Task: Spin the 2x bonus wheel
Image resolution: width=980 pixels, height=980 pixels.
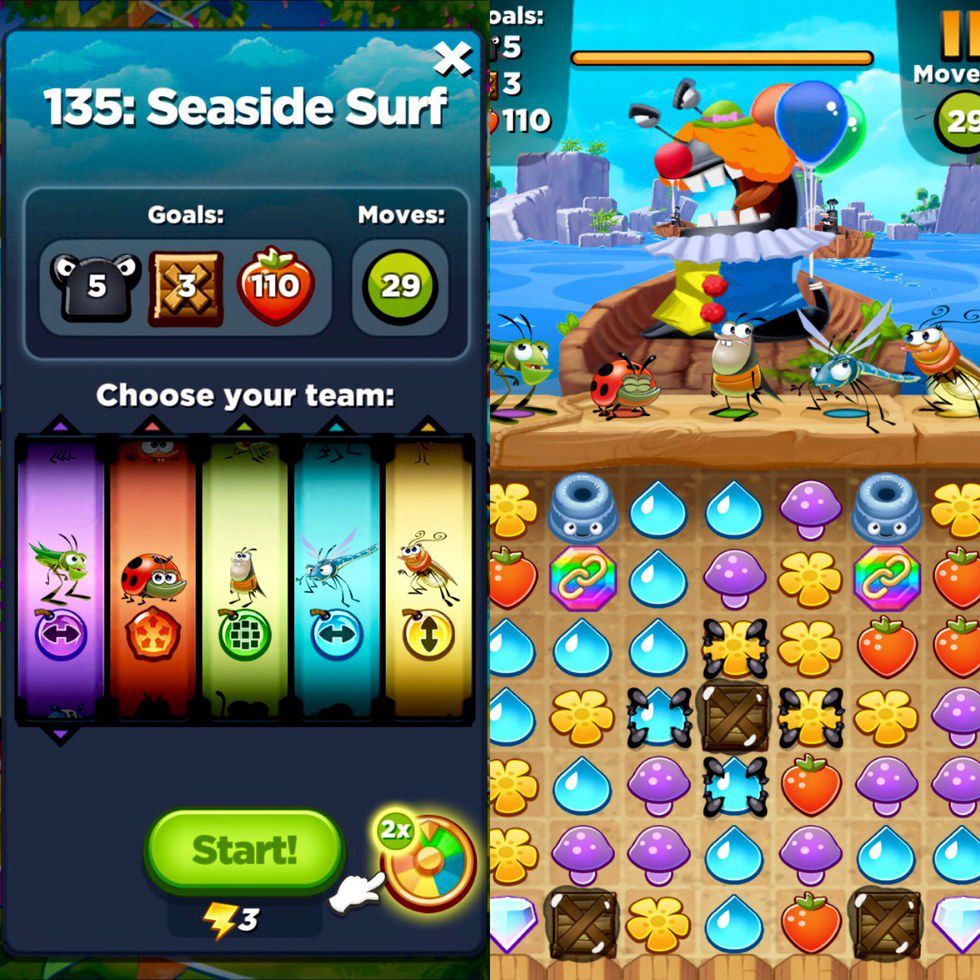Action: tap(428, 862)
